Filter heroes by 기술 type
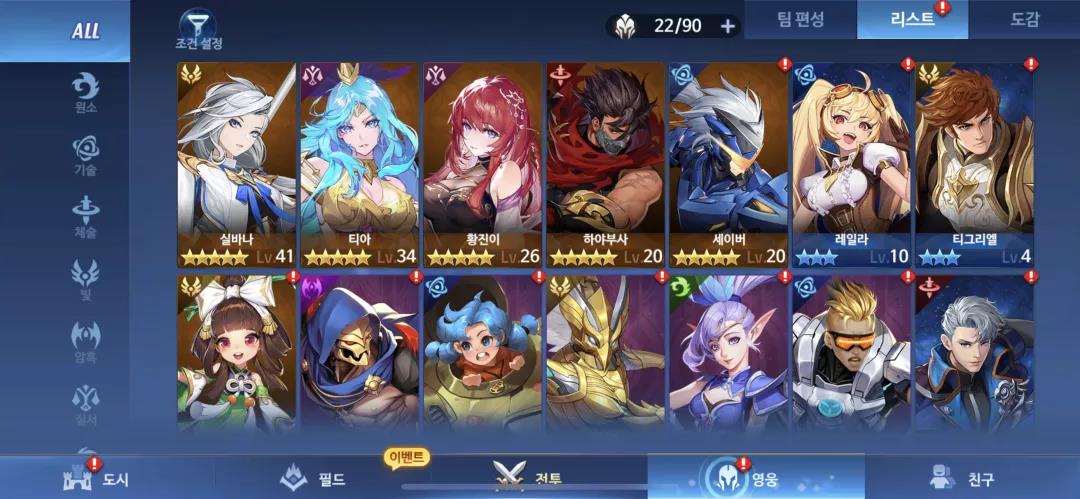 pyautogui.click(x=85, y=155)
